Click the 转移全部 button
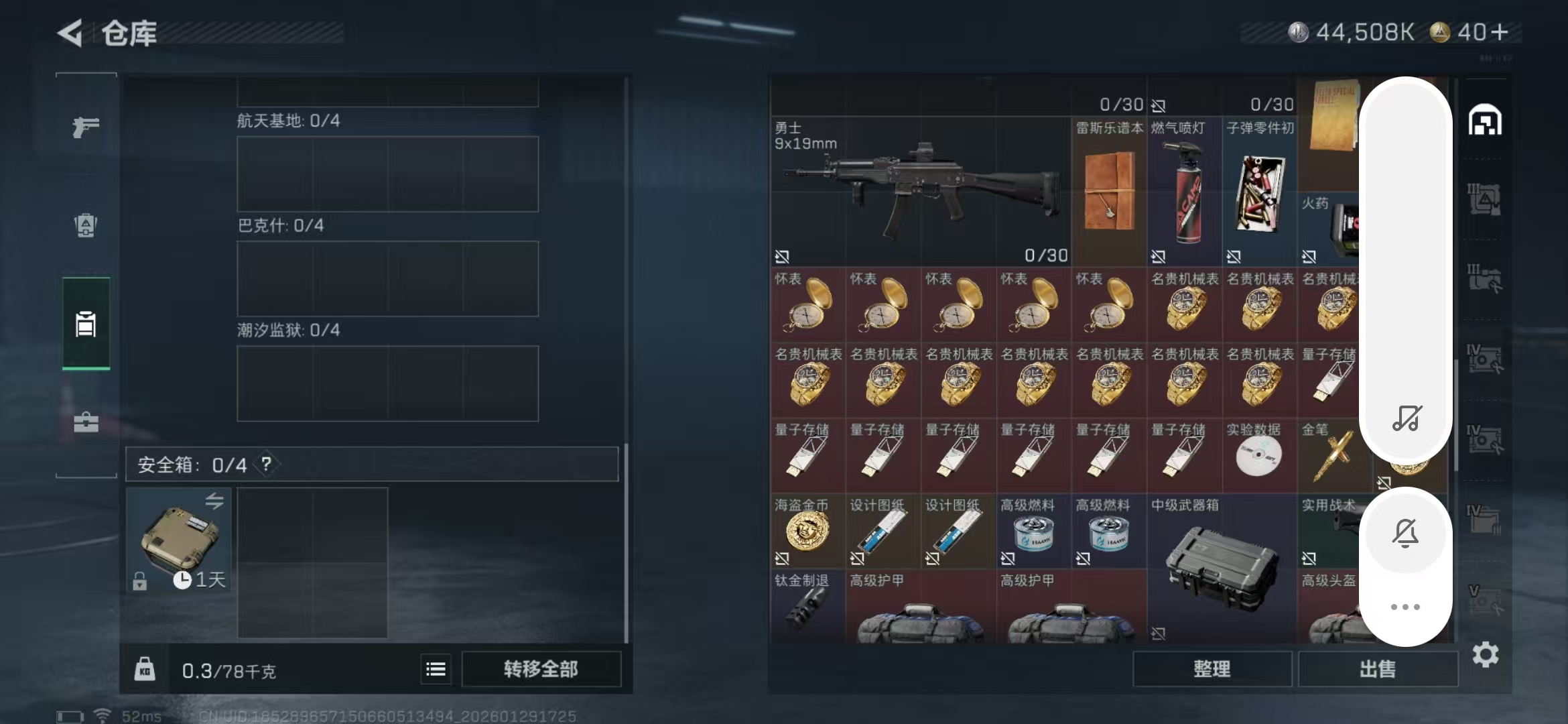Screen dimensions: 1568x724 click(x=541, y=669)
